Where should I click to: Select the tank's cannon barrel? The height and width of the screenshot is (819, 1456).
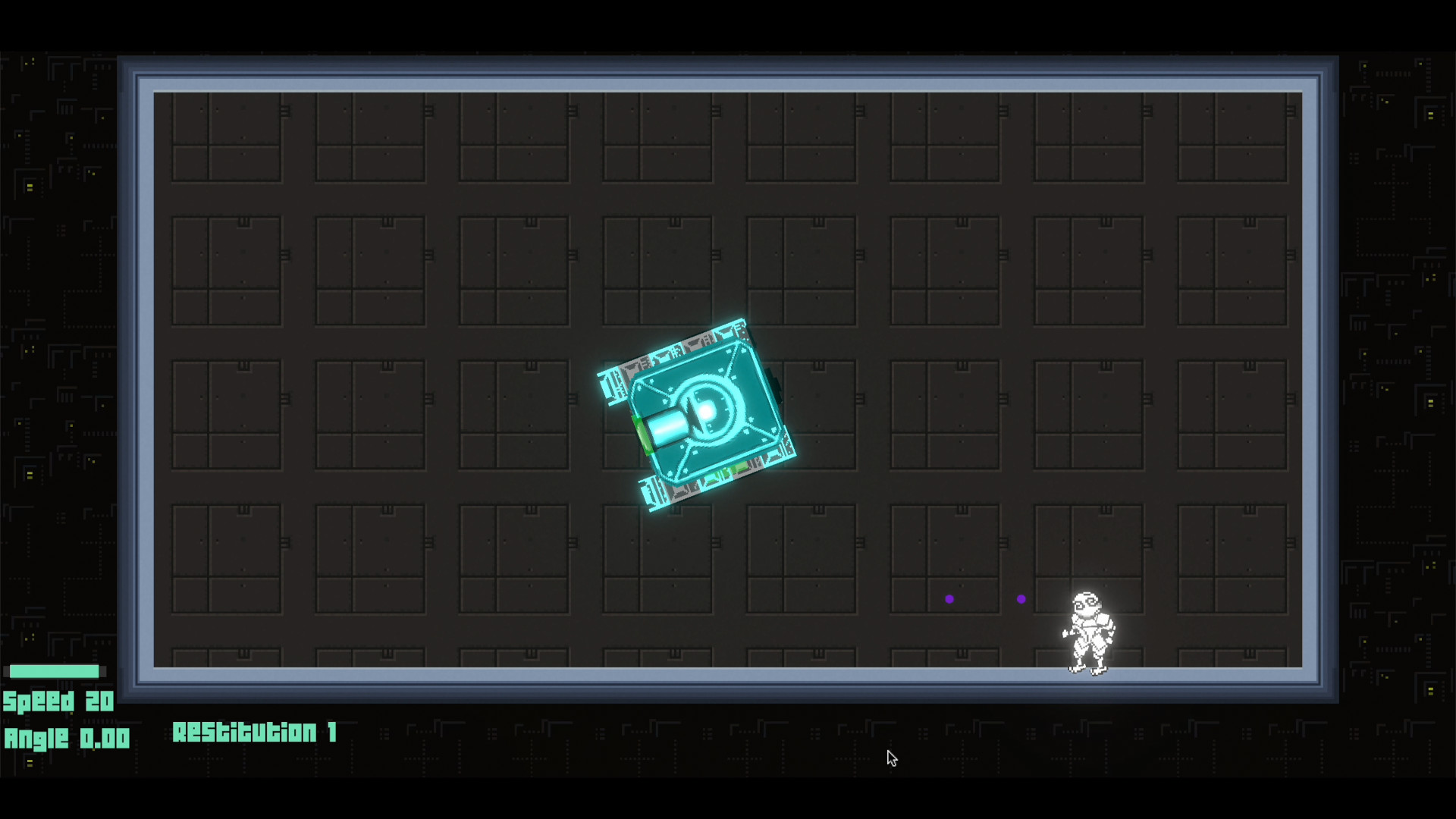667,428
